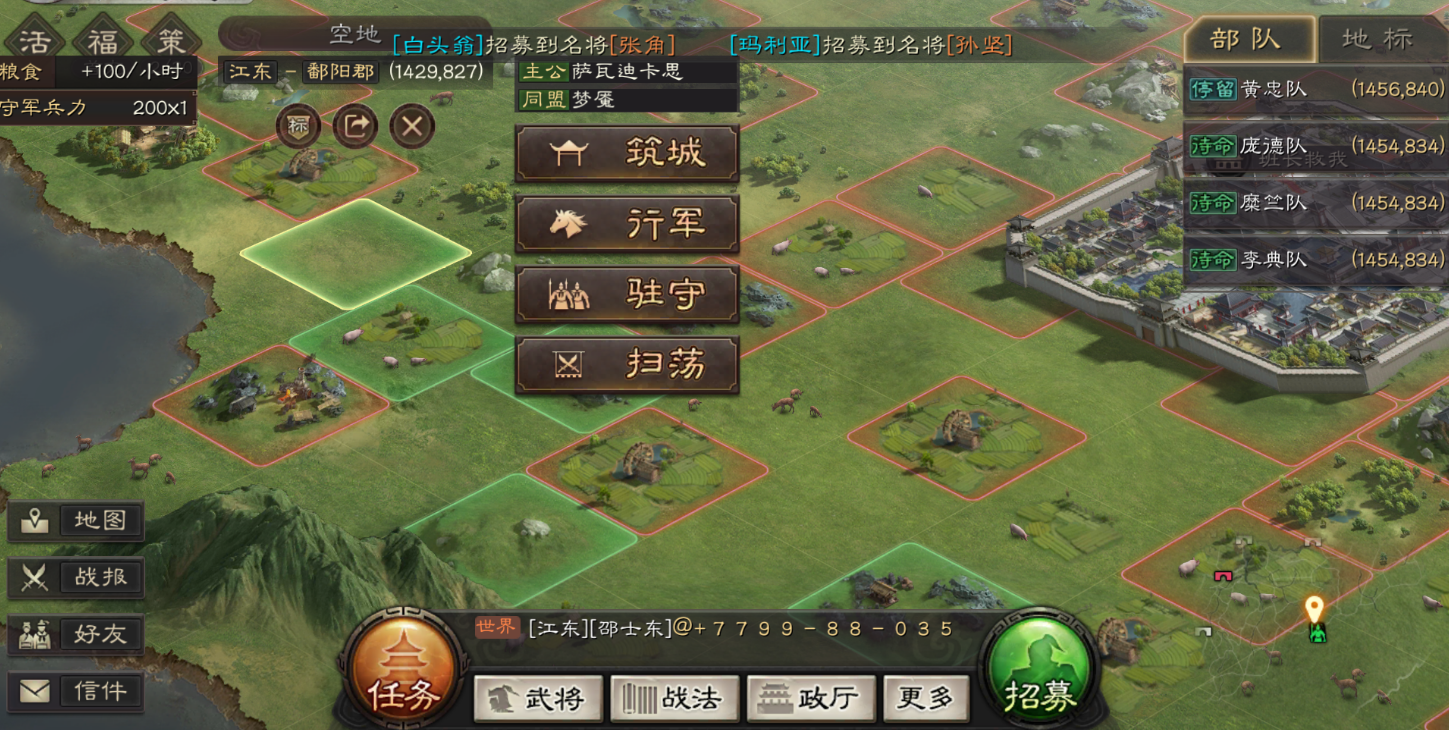Select the 扫荡 sweep command
Image resolution: width=1449 pixels, height=730 pixels.
point(627,365)
